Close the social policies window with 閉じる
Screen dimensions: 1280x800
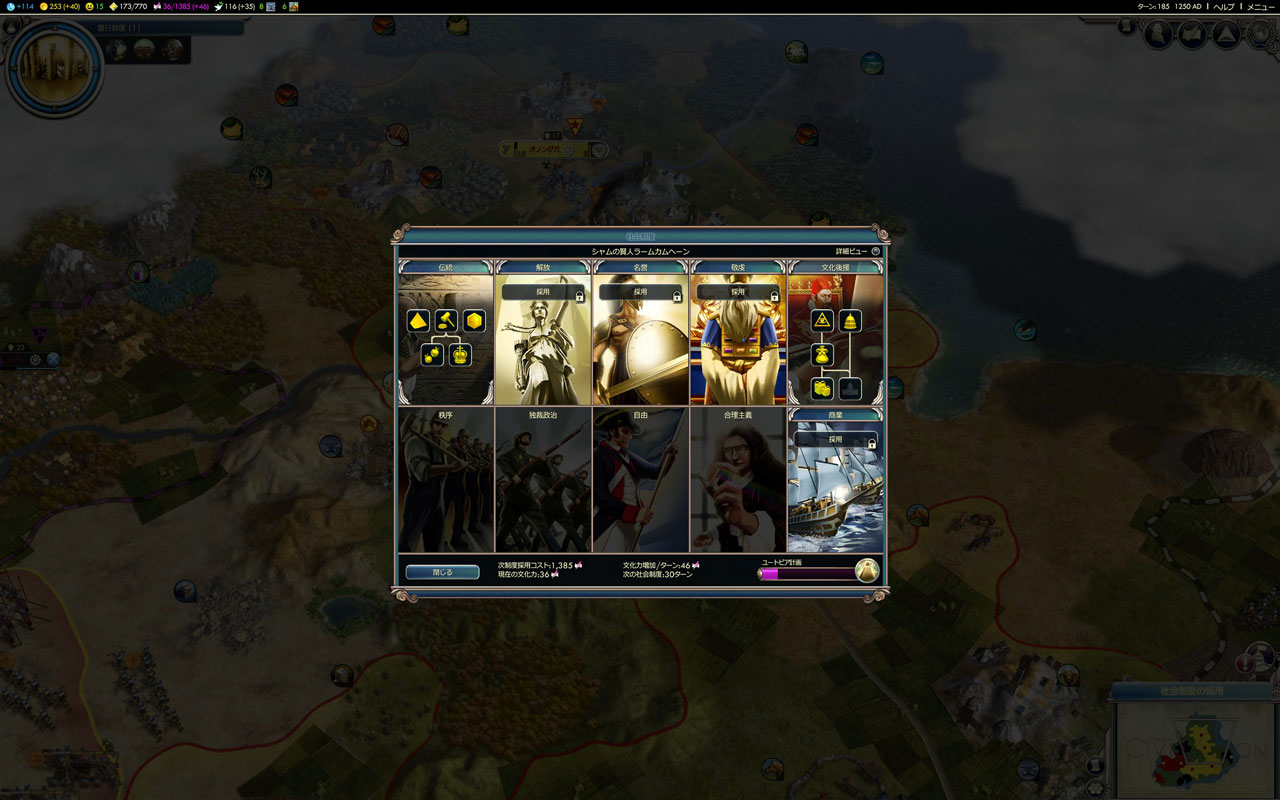pos(442,572)
